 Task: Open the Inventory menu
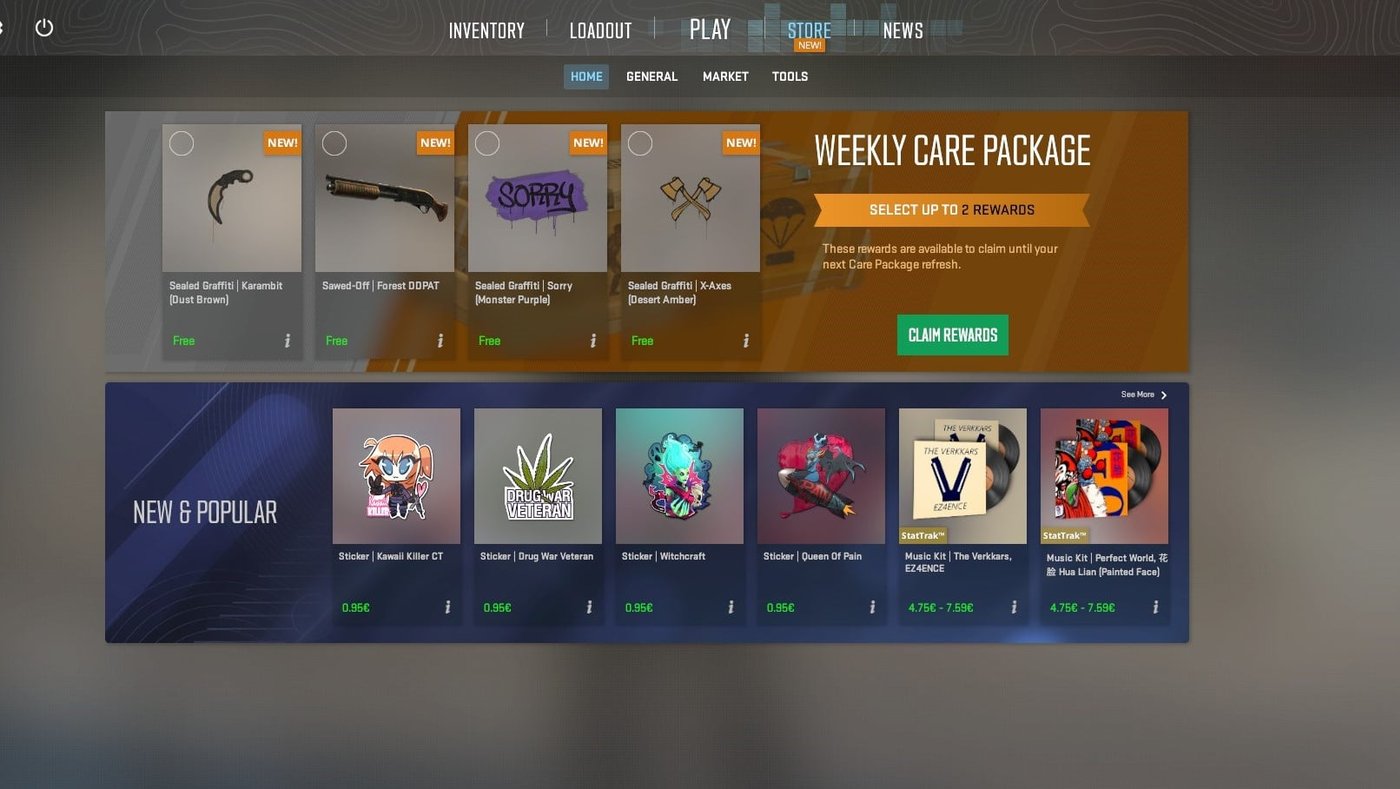pyautogui.click(x=486, y=30)
